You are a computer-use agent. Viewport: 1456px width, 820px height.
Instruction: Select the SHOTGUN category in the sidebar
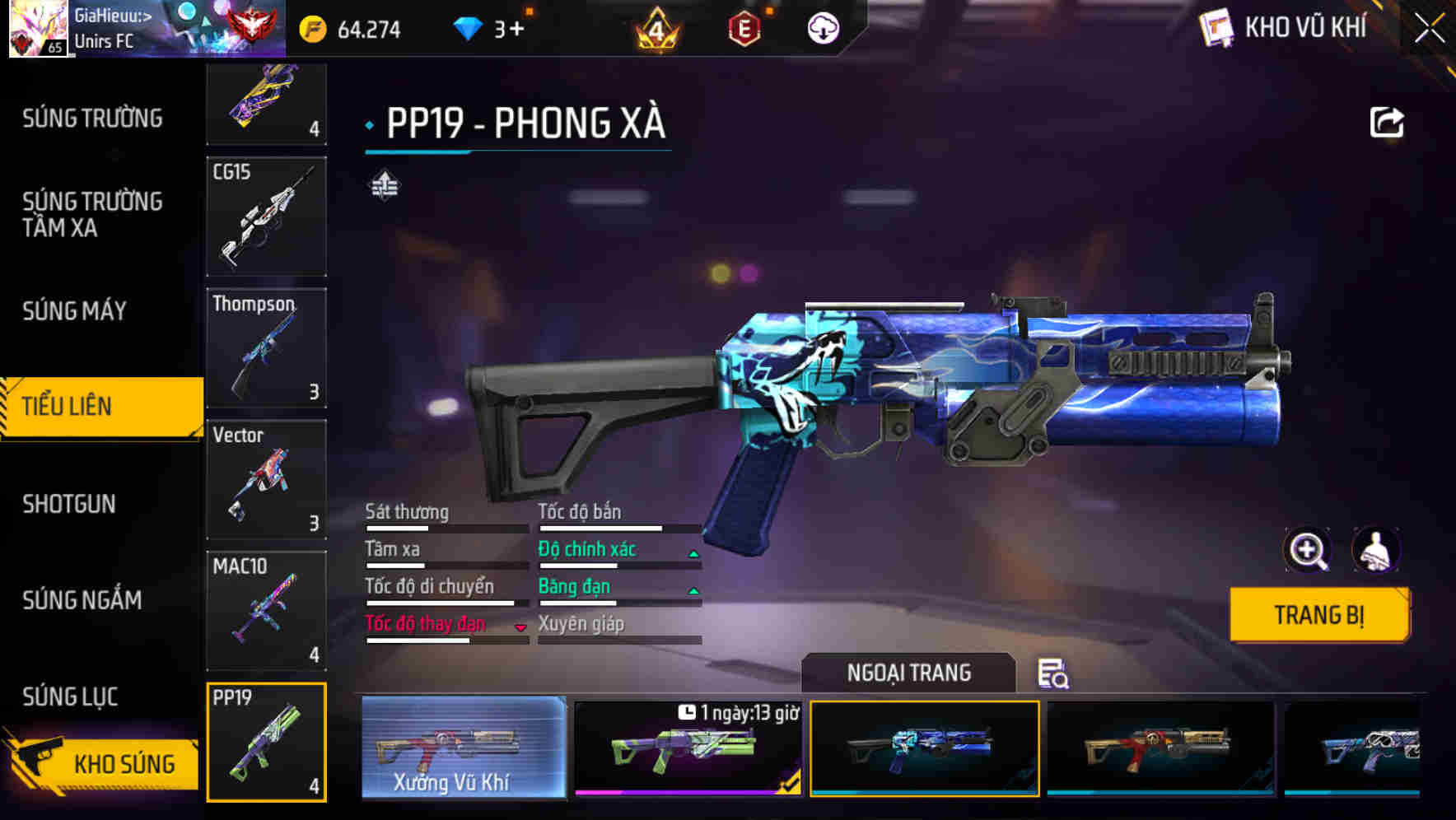pos(70,503)
